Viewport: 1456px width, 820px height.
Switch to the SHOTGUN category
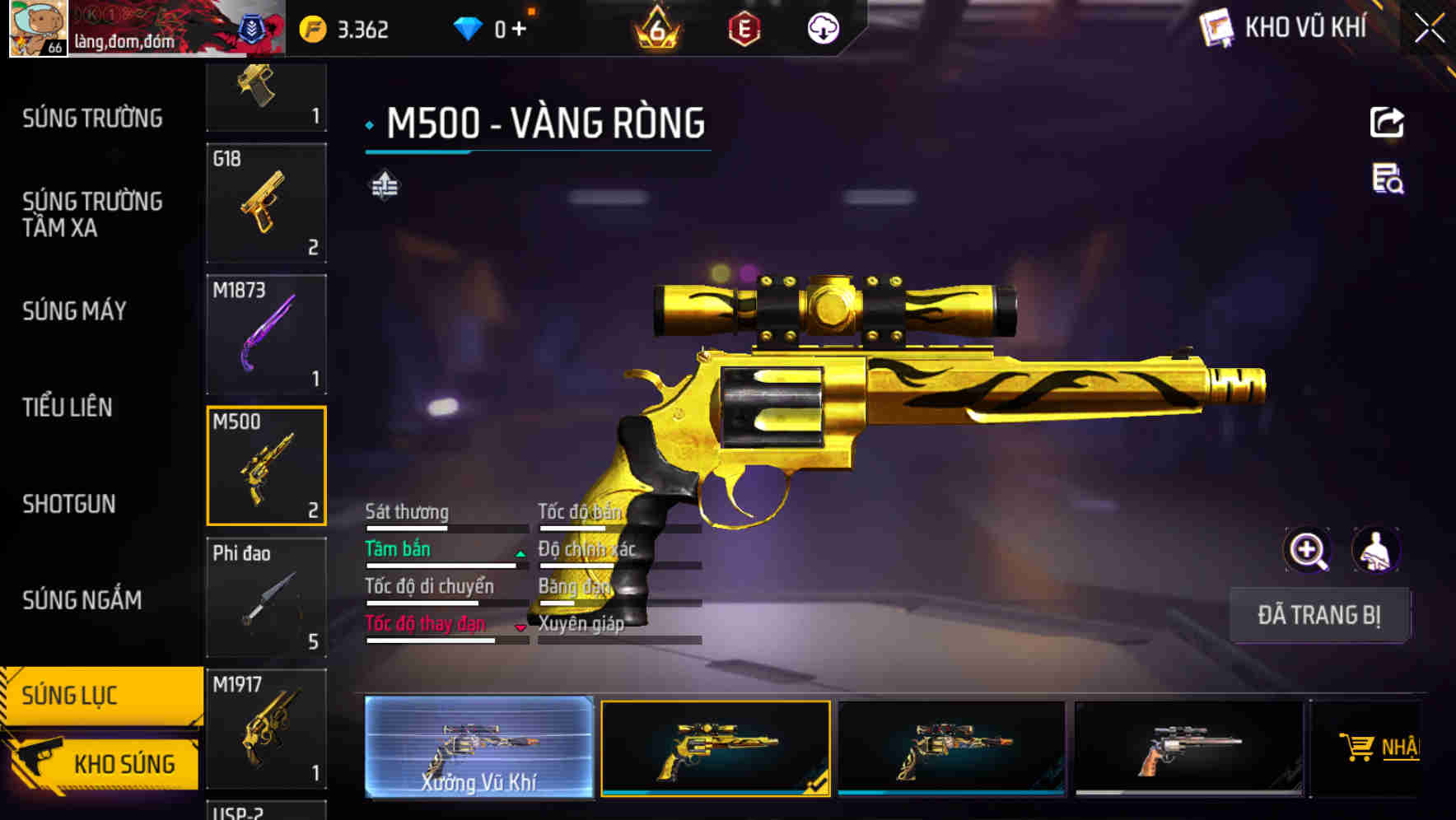tap(69, 504)
